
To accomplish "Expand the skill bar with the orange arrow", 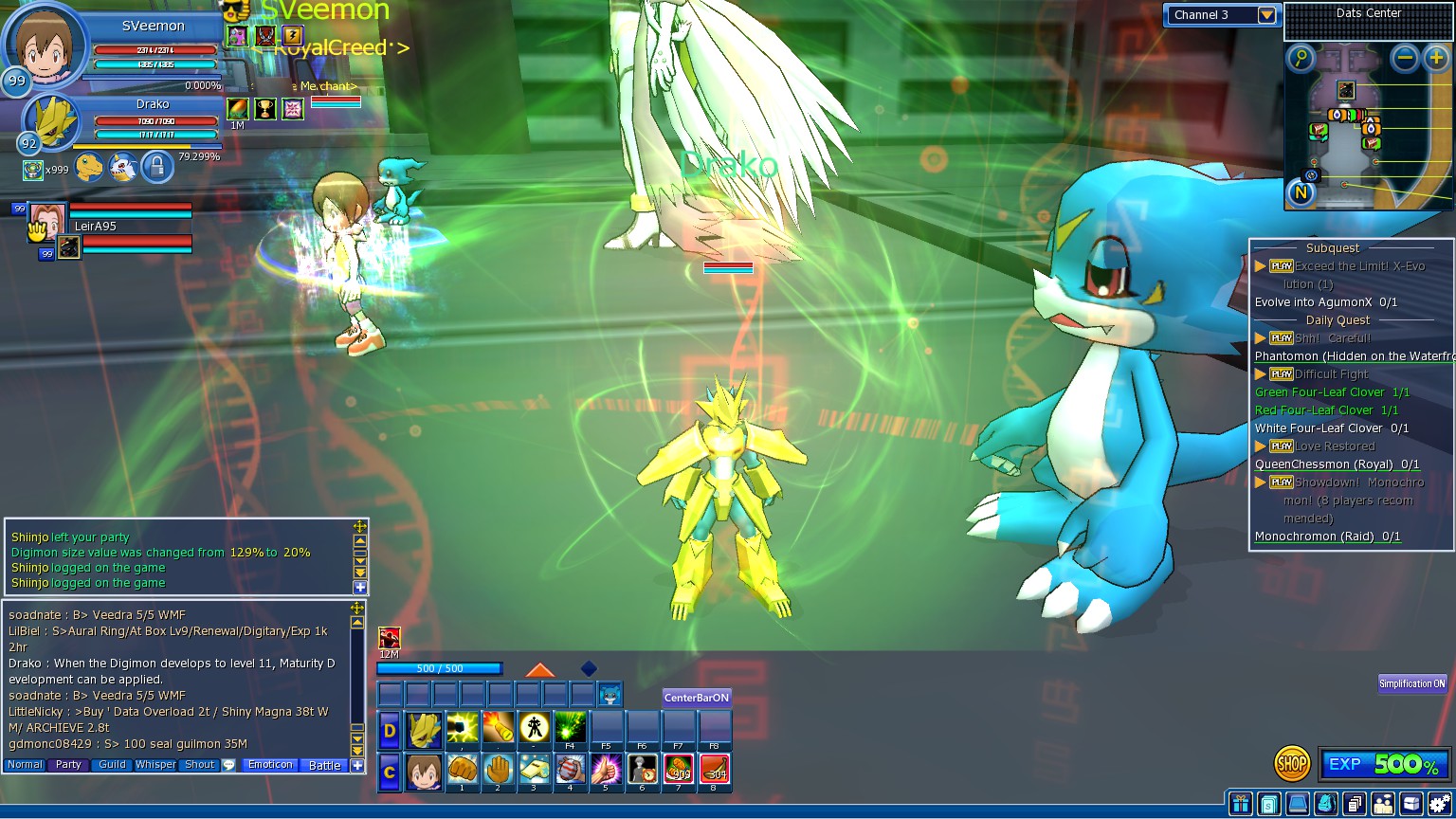I will coord(540,668).
